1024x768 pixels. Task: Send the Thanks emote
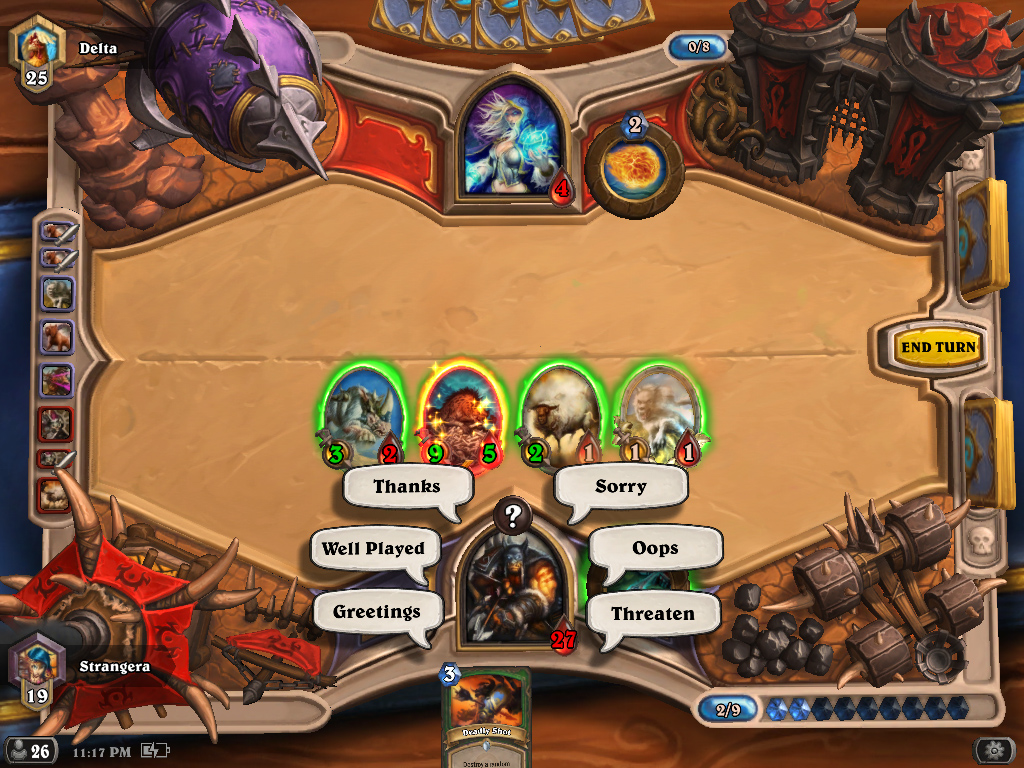pyautogui.click(x=406, y=487)
